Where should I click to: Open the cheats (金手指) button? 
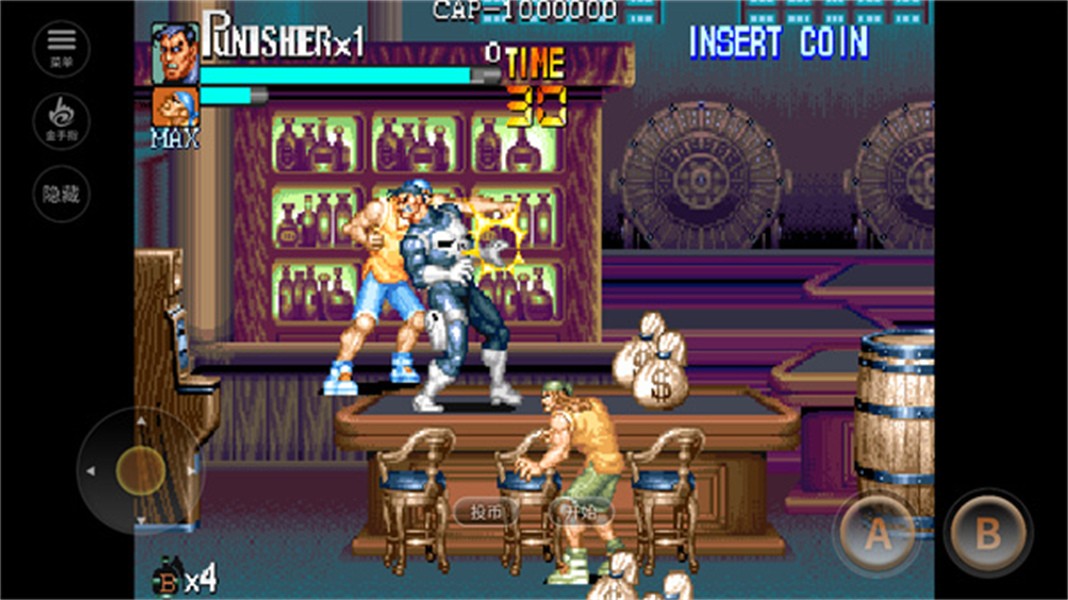coord(61,121)
